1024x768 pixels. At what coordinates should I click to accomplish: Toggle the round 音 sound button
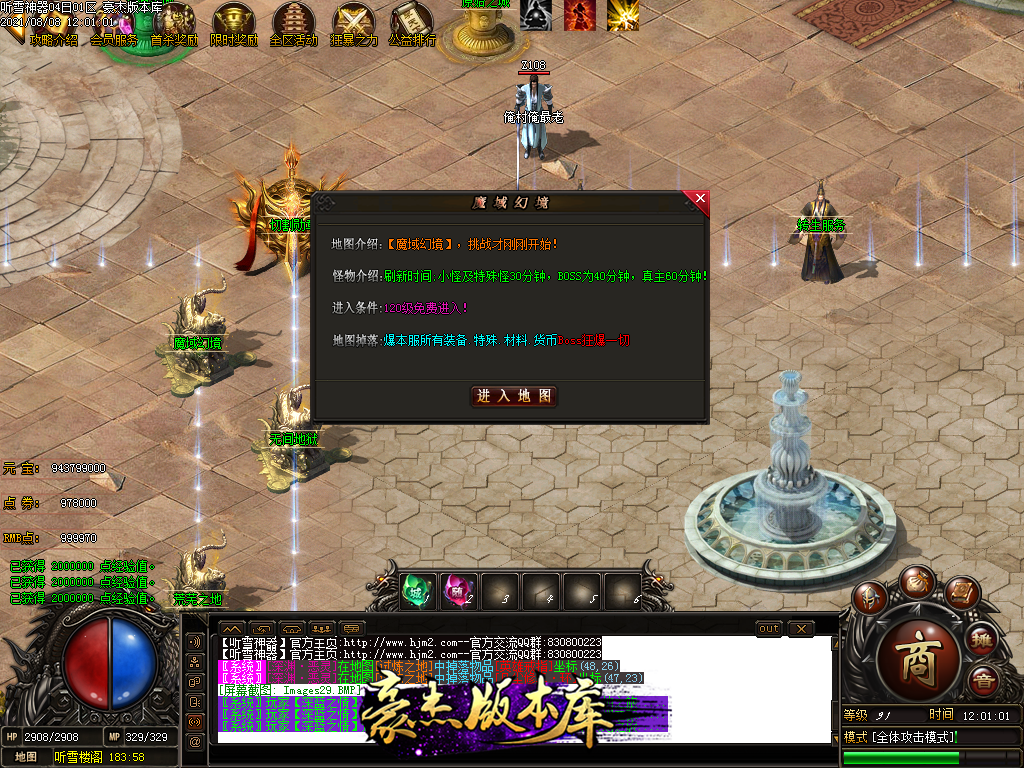point(984,682)
